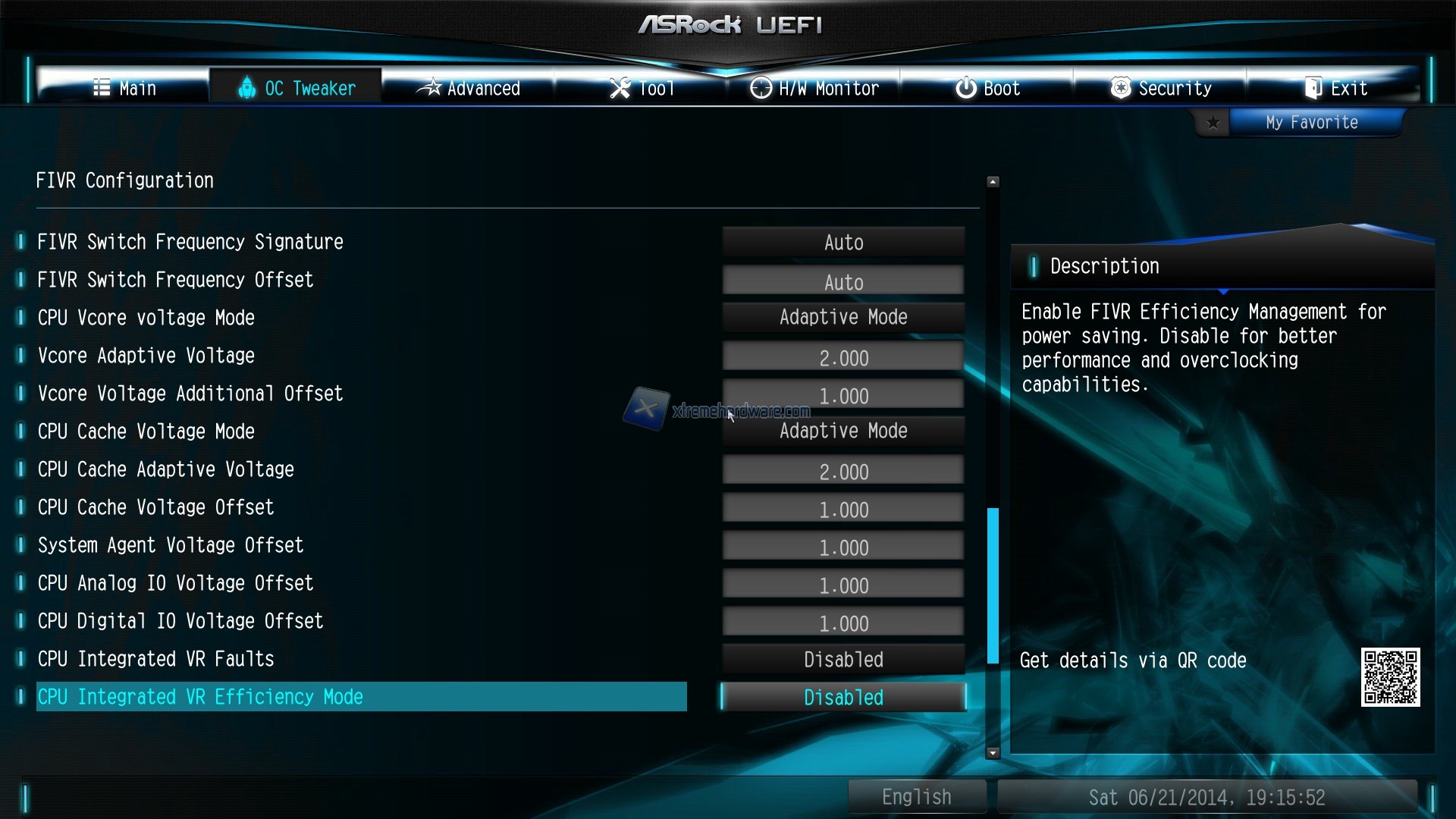Edit the Vcore Adaptive Voltage value

tap(843, 357)
